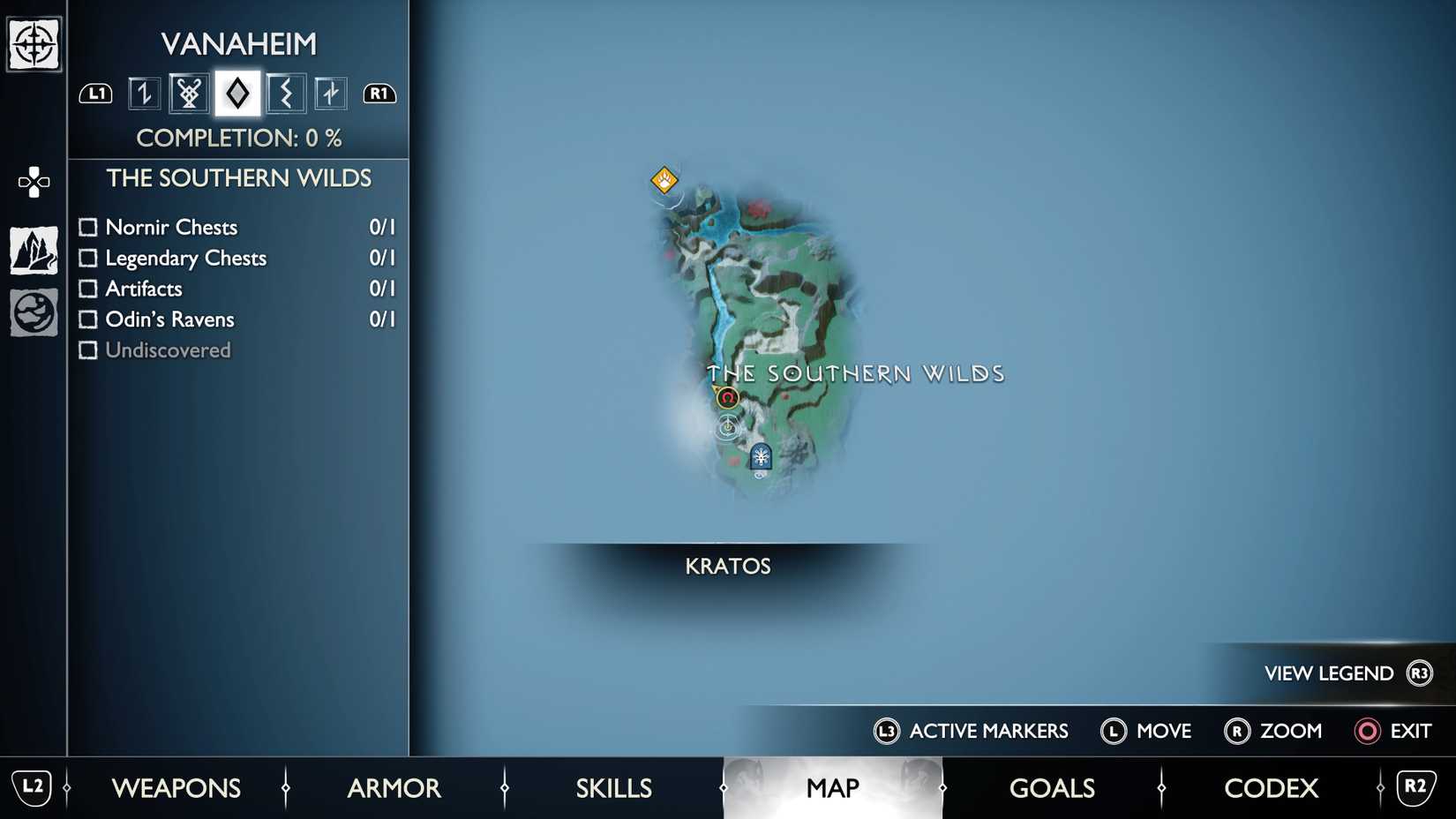Image resolution: width=1456 pixels, height=819 pixels.
Task: Click the d-pad icon on the sidebar
Action: coord(33,181)
